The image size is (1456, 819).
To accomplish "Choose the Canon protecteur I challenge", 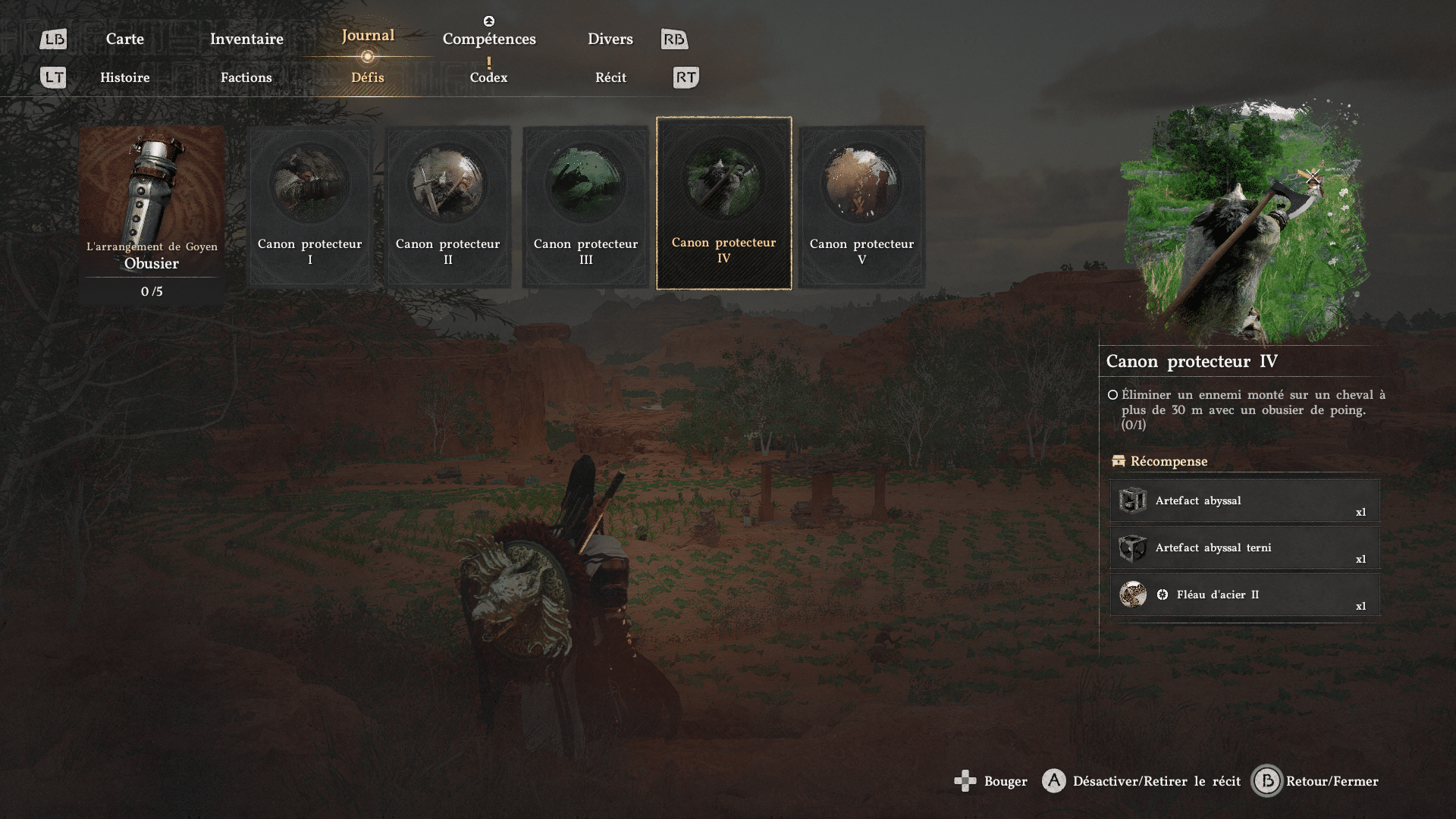I will [310, 206].
